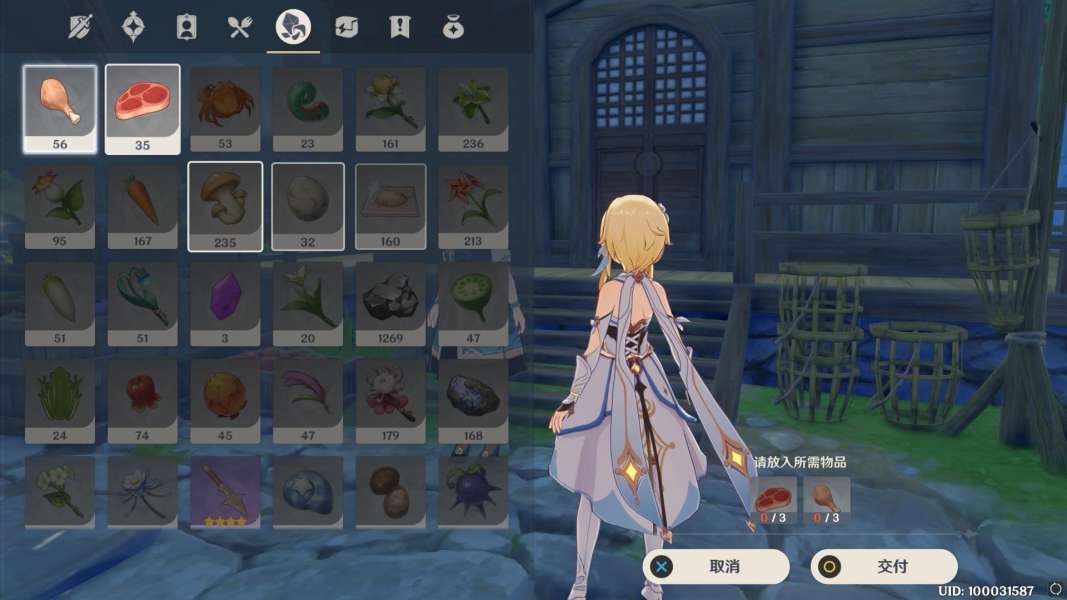Viewport: 1067px width, 600px height.
Task: Click the 取消 cancel button
Action: (x=716, y=567)
